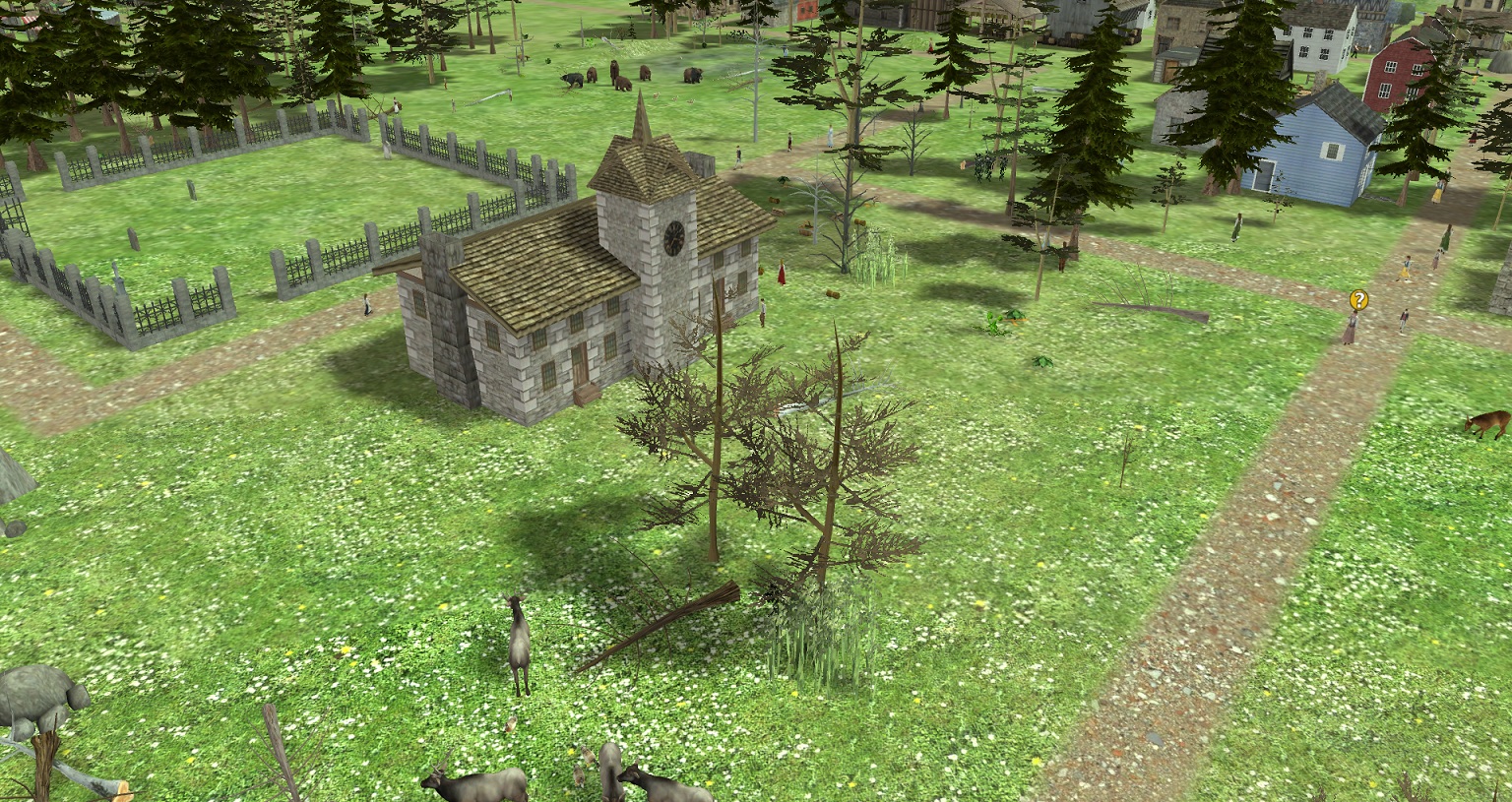Click the yellow question mark marker
This screenshot has width=1512, height=802.
pos(1358,299)
